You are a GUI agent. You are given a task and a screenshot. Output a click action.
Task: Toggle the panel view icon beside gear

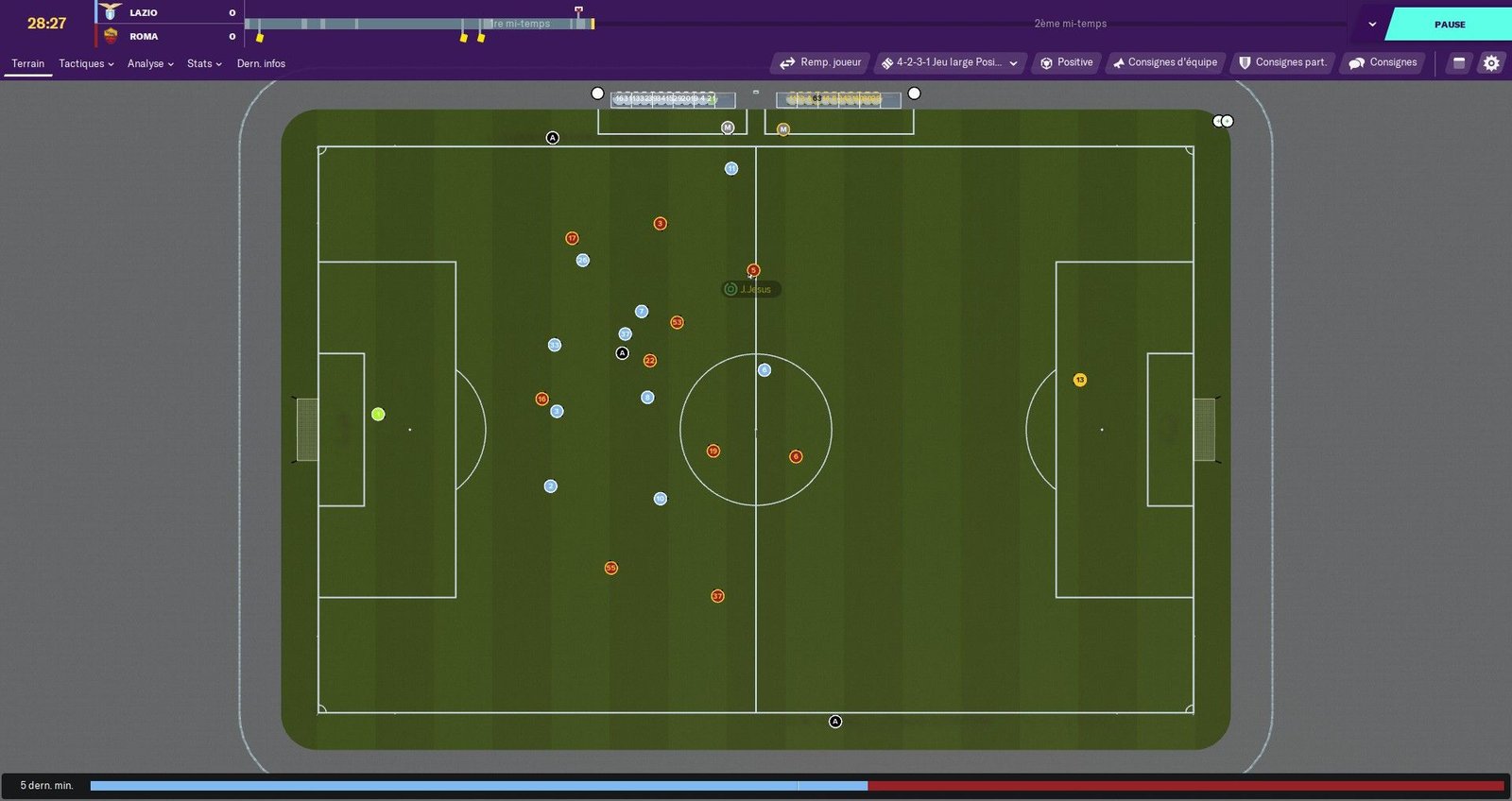pos(1459,63)
